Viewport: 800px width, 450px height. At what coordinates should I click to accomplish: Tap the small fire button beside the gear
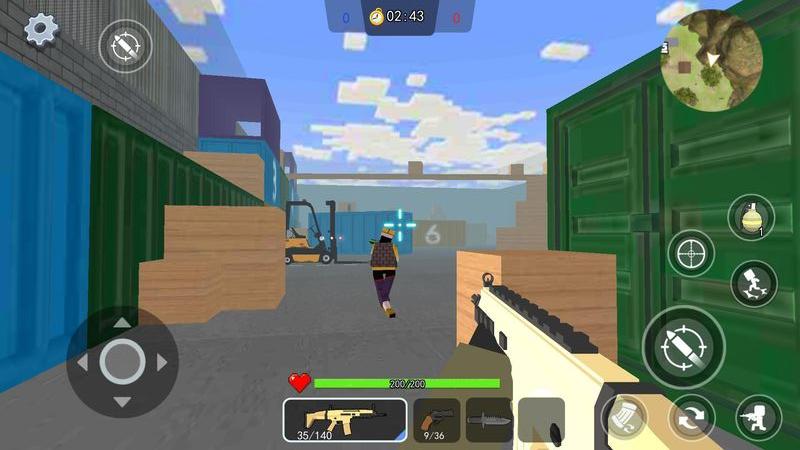(125, 45)
